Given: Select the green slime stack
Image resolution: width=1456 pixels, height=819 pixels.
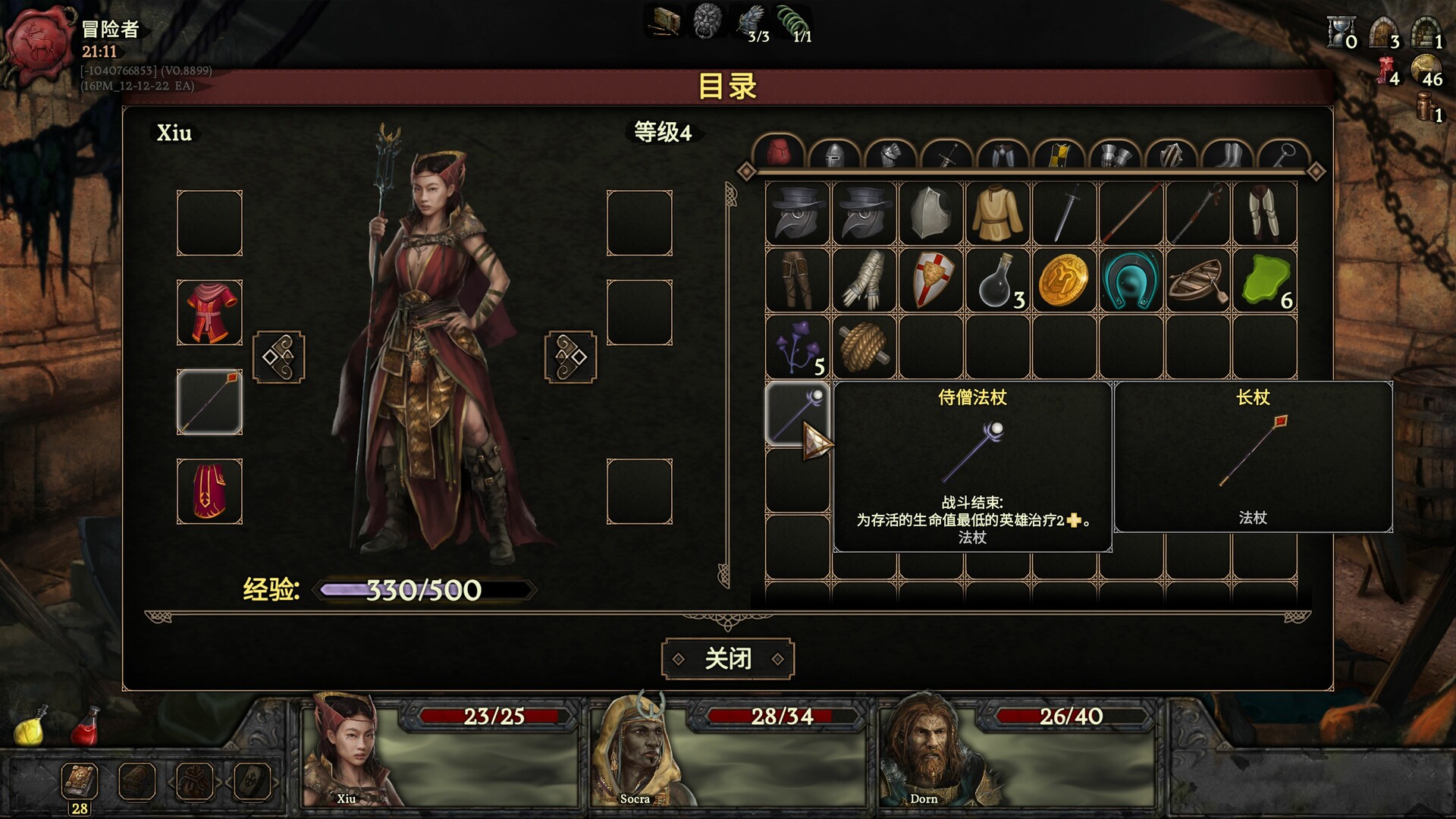Looking at the screenshot, I should pyautogui.click(x=1264, y=280).
